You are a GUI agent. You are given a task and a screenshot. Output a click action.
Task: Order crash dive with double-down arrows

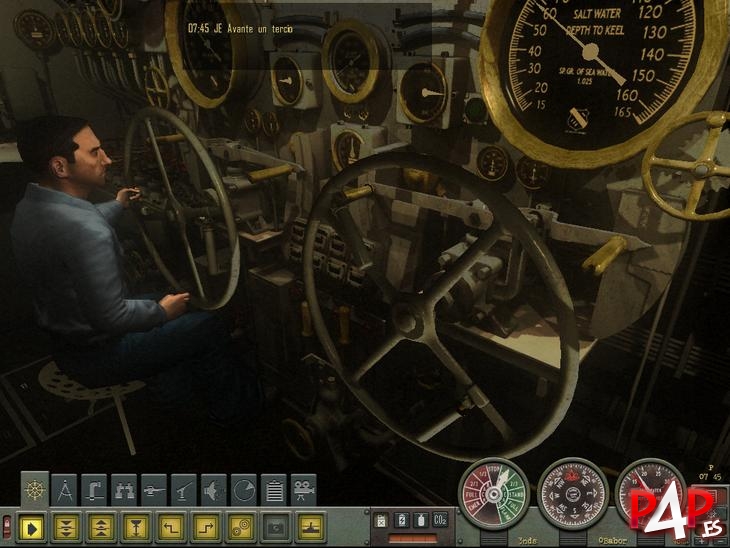pyautogui.click(x=68, y=524)
